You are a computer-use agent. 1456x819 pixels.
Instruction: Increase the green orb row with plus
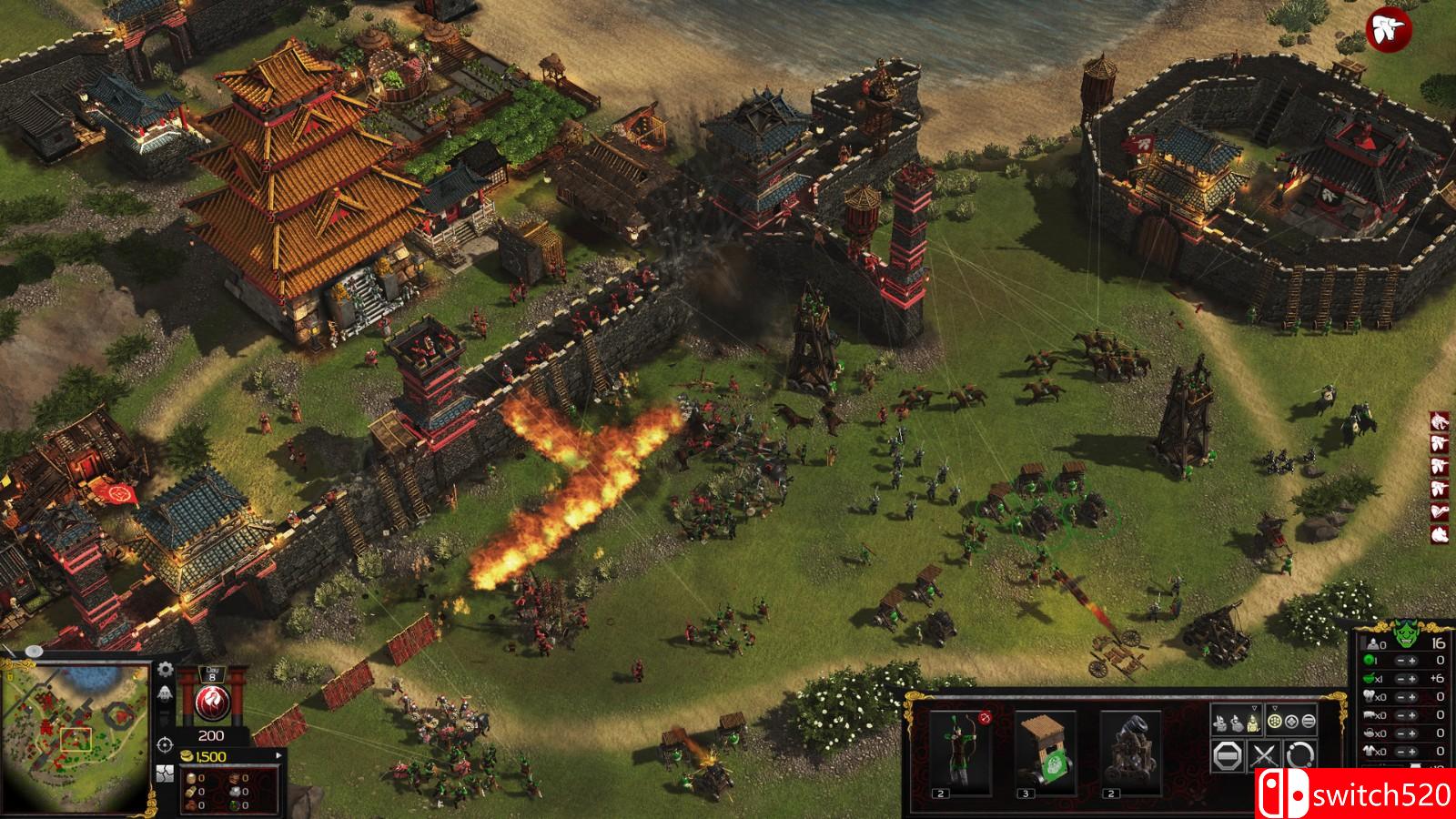[1411, 661]
